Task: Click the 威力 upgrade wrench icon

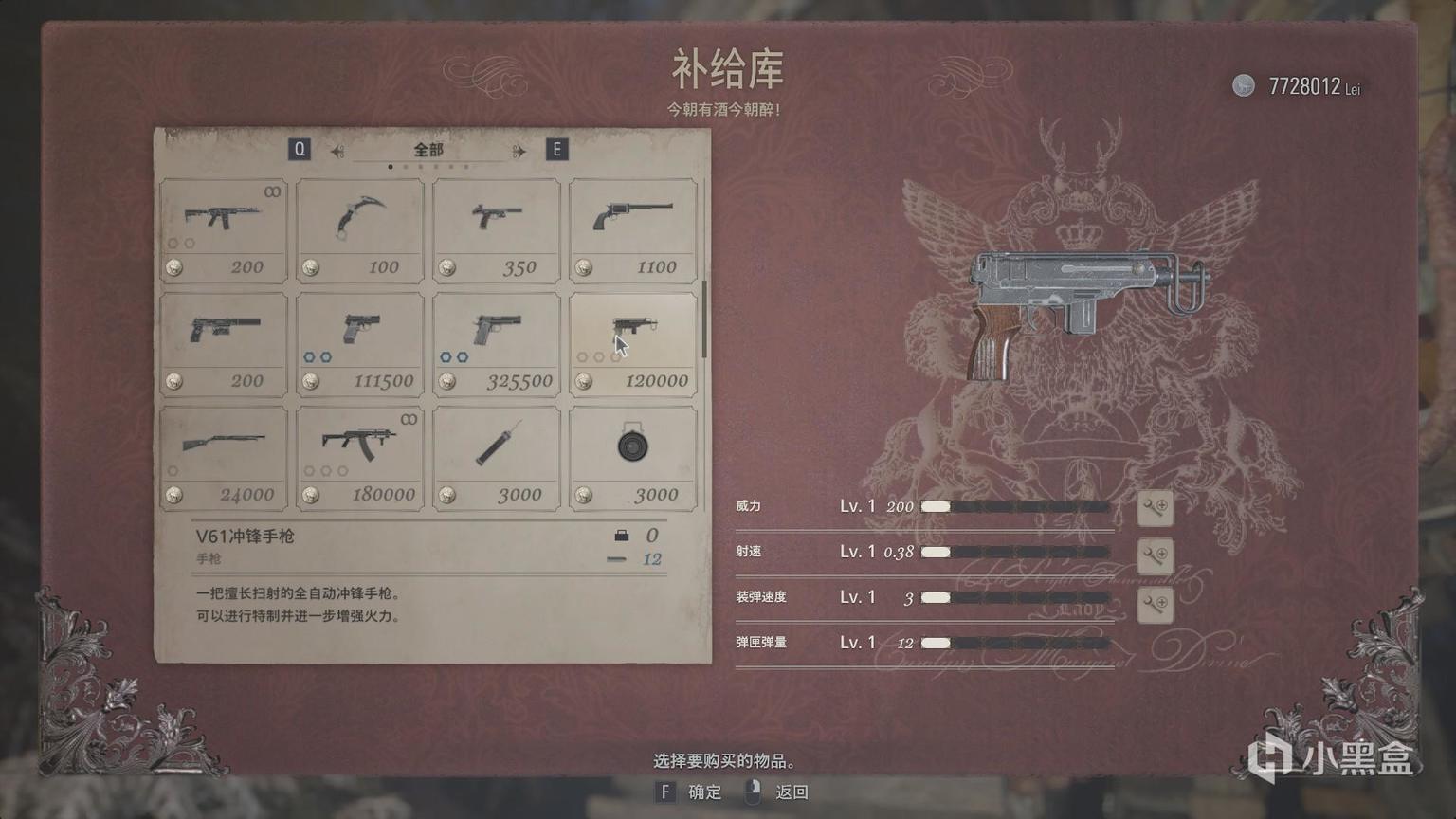Action: 1156,509
